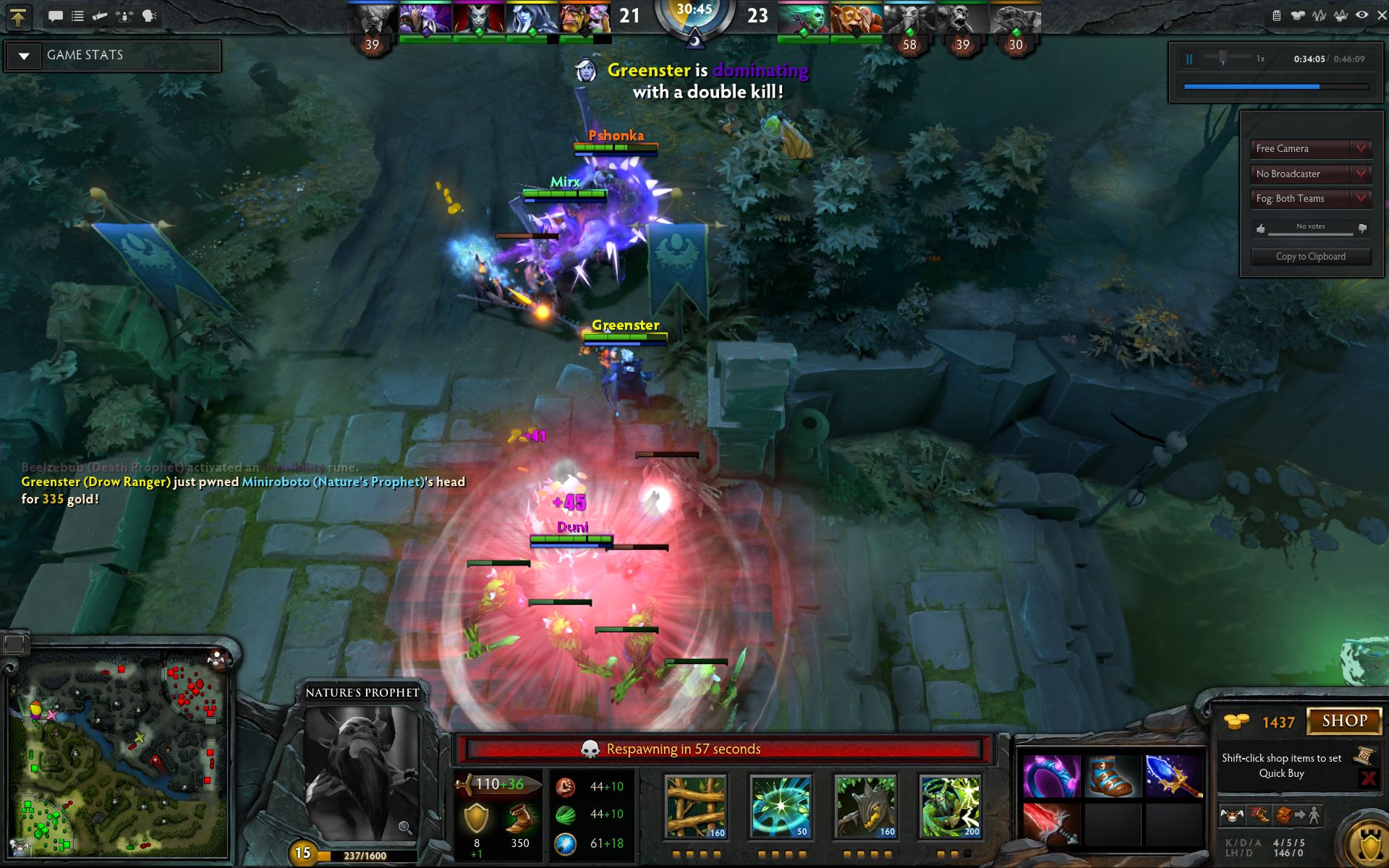This screenshot has height=868, width=1389.
Task: Click the blue replay progress bar
Action: (1252, 87)
